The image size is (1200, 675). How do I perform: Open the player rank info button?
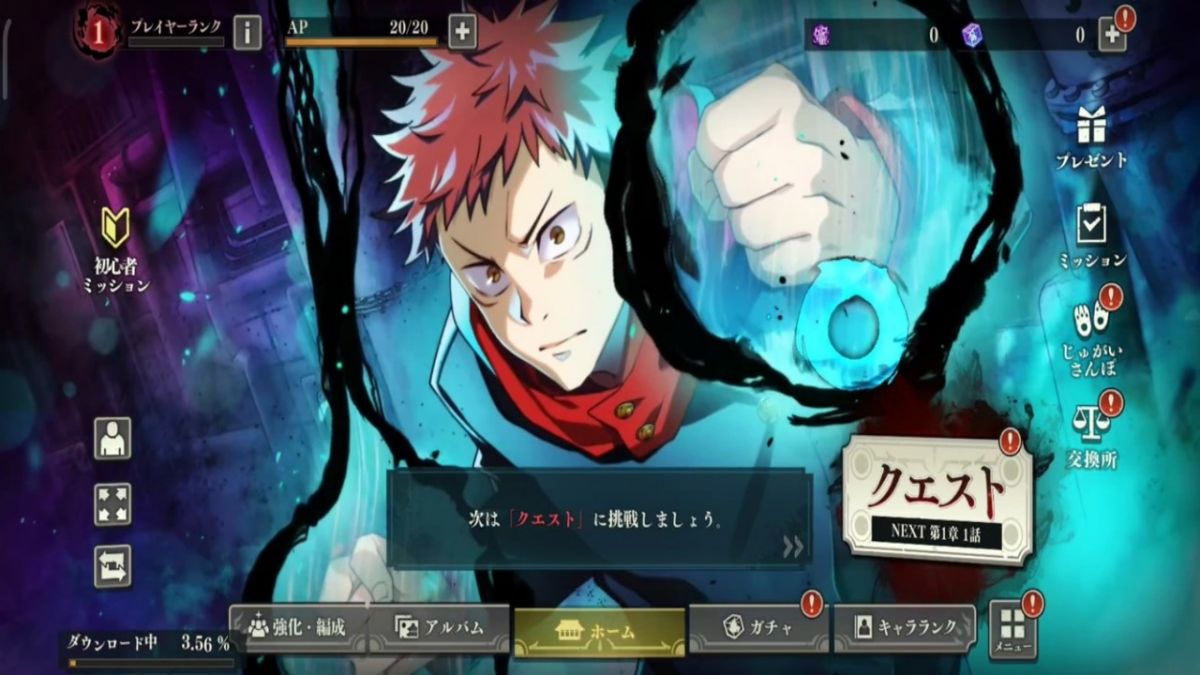click(247, 33)
